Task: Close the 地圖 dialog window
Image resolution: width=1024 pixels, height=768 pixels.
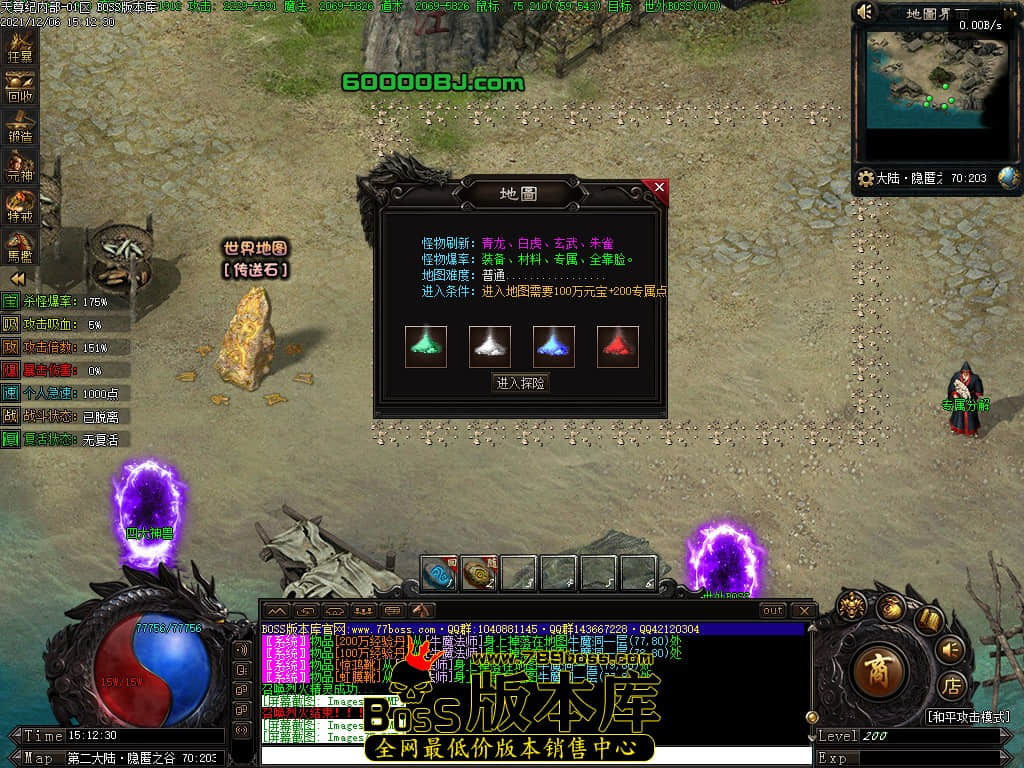Action: [659, 187]
